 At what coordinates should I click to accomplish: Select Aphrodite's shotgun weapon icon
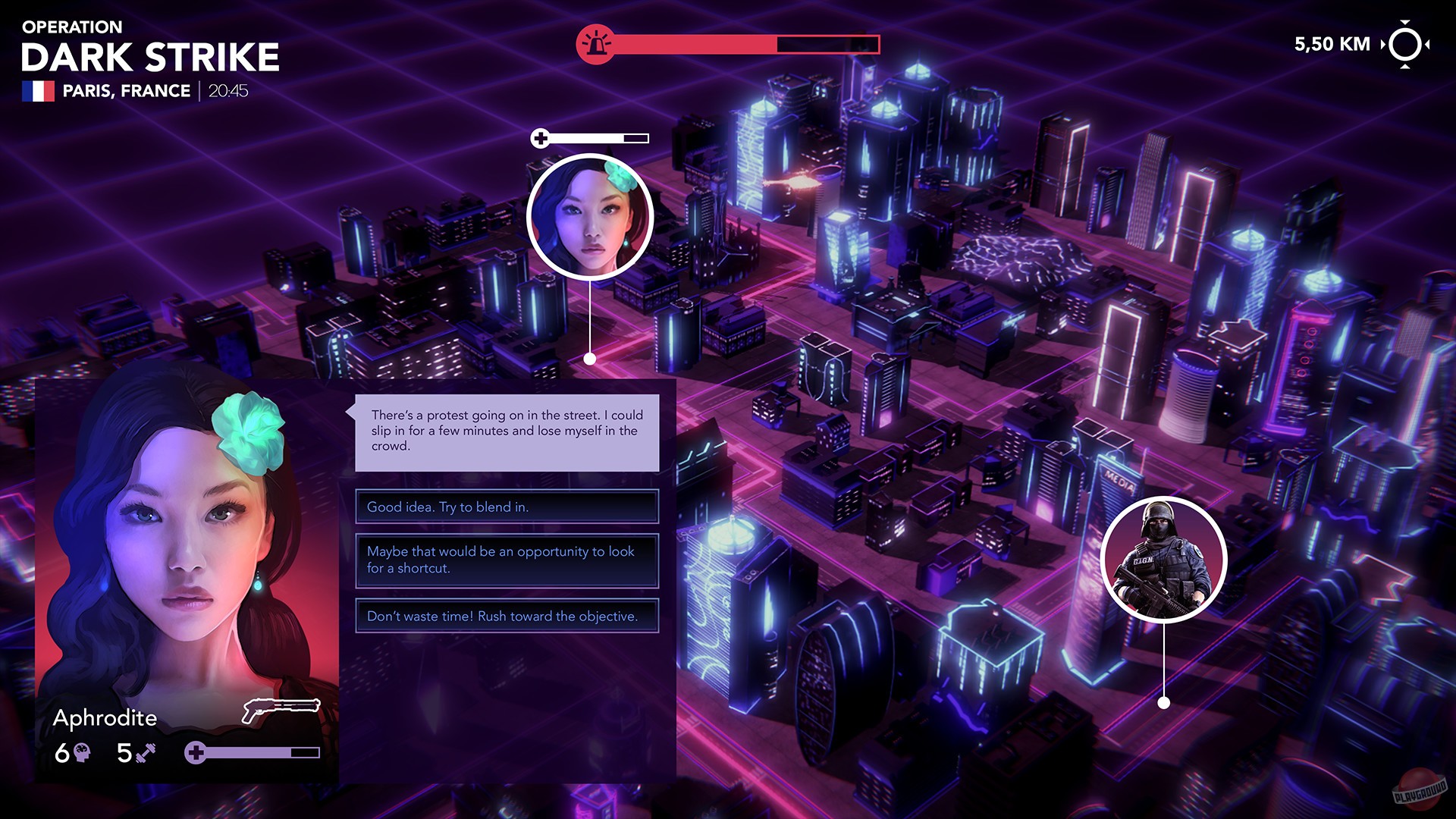(x=282, y=705)
